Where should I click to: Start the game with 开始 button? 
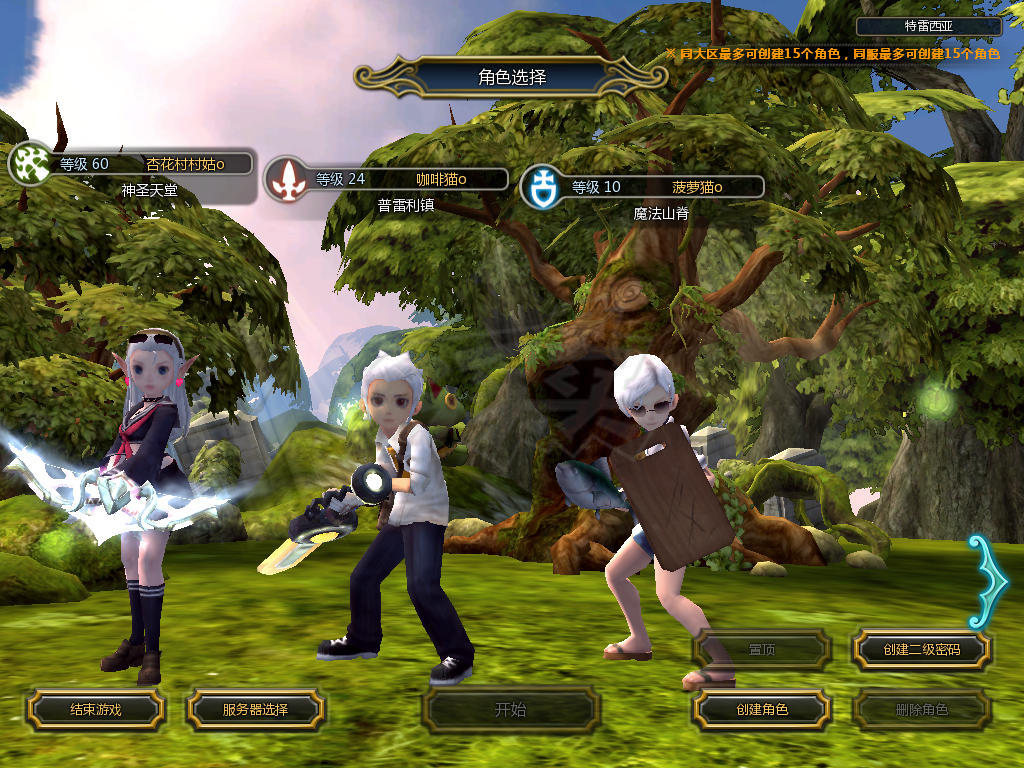tap(511, 710)
